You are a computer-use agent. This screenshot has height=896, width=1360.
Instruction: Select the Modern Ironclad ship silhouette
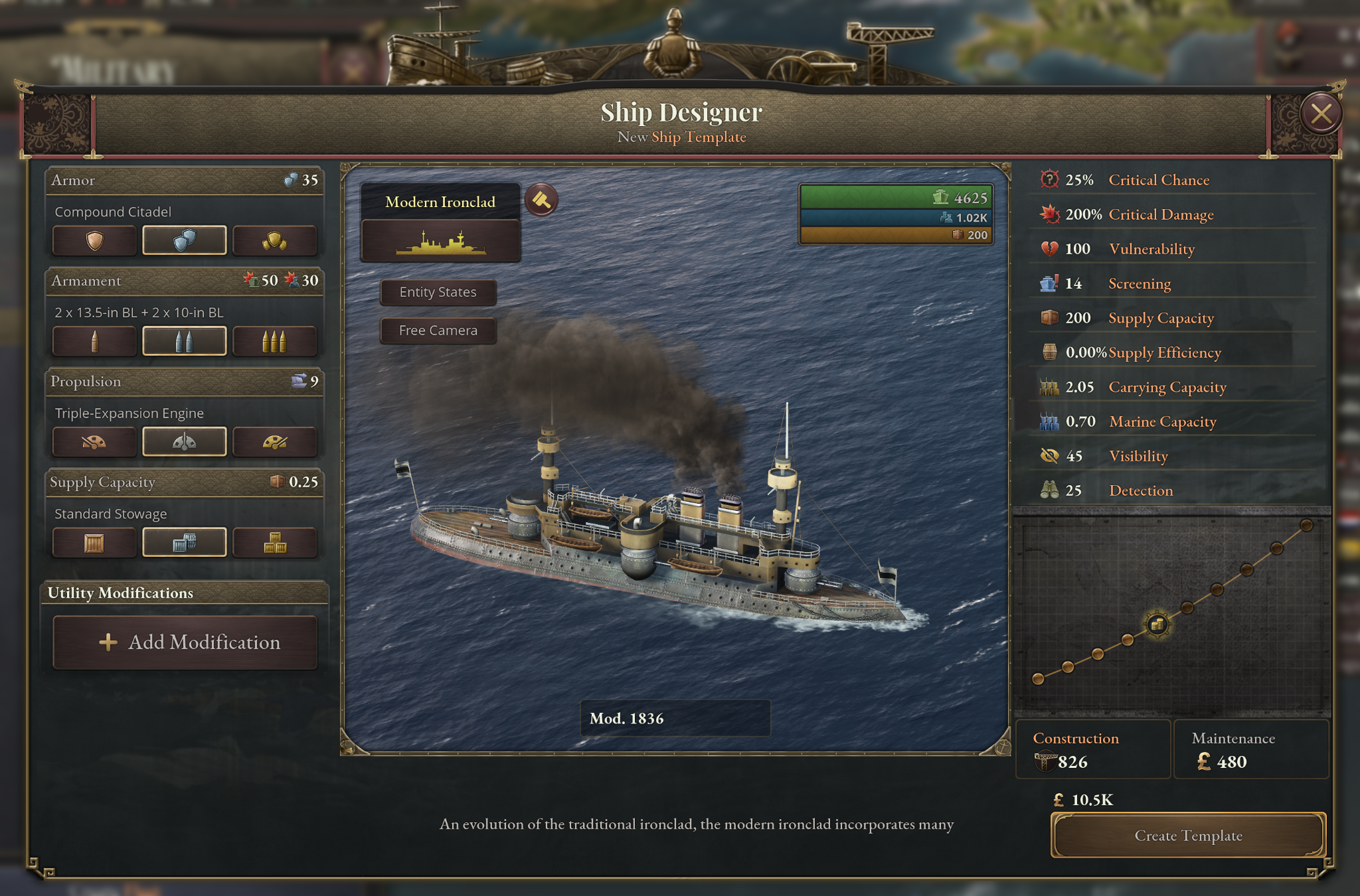[441, 242]
